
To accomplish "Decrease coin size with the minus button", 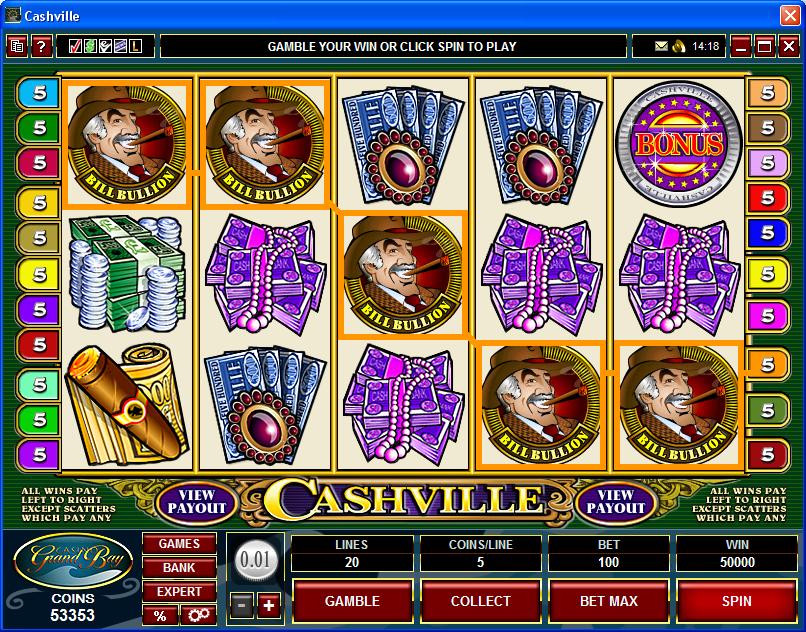I will coord(242,605).
